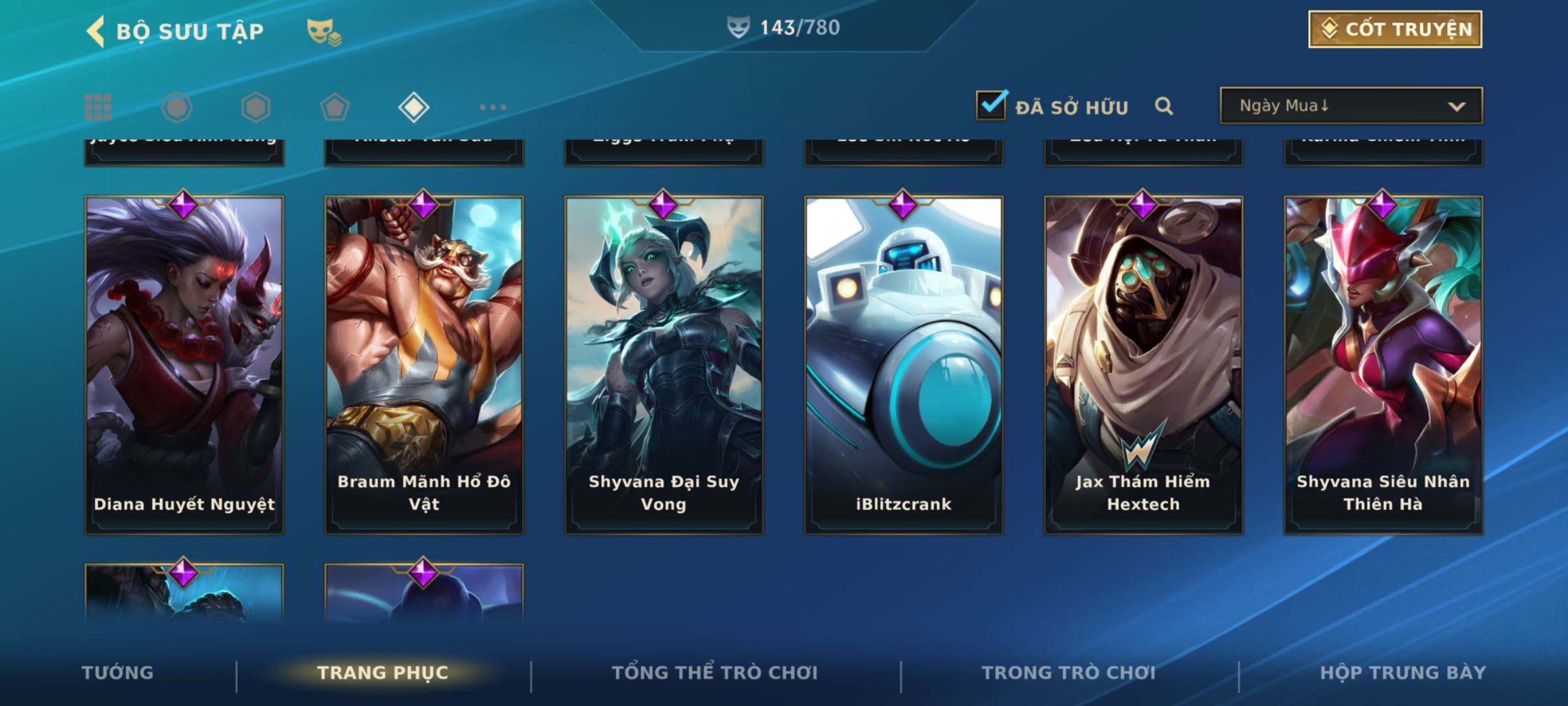
Task: Select Jax Thám Hiểm Hextech skin
Action: (1143, 365)
